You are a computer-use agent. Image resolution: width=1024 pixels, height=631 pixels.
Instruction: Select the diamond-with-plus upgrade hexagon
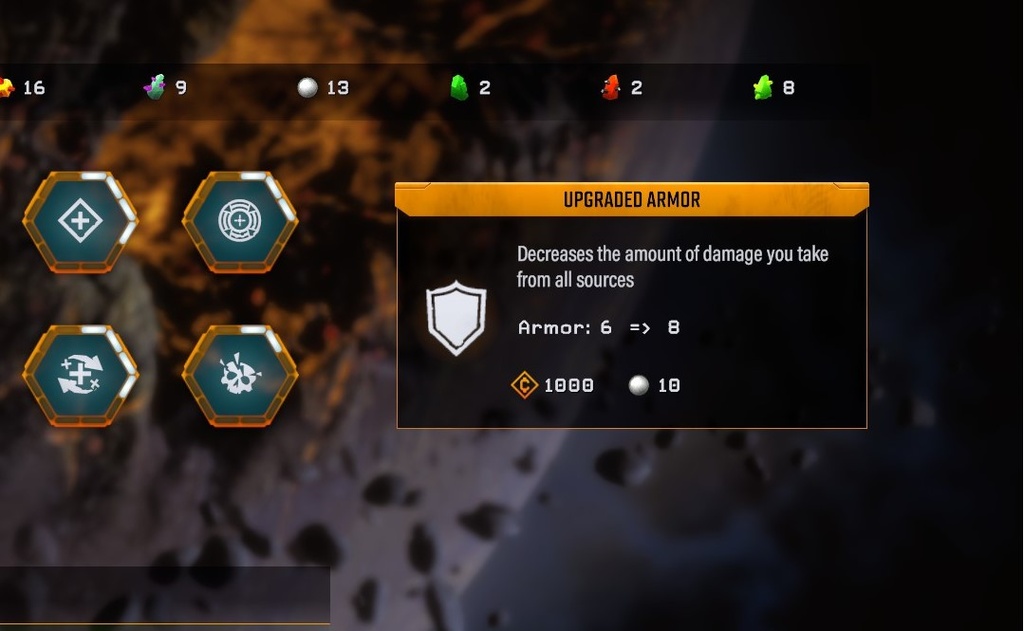[80, 221]
